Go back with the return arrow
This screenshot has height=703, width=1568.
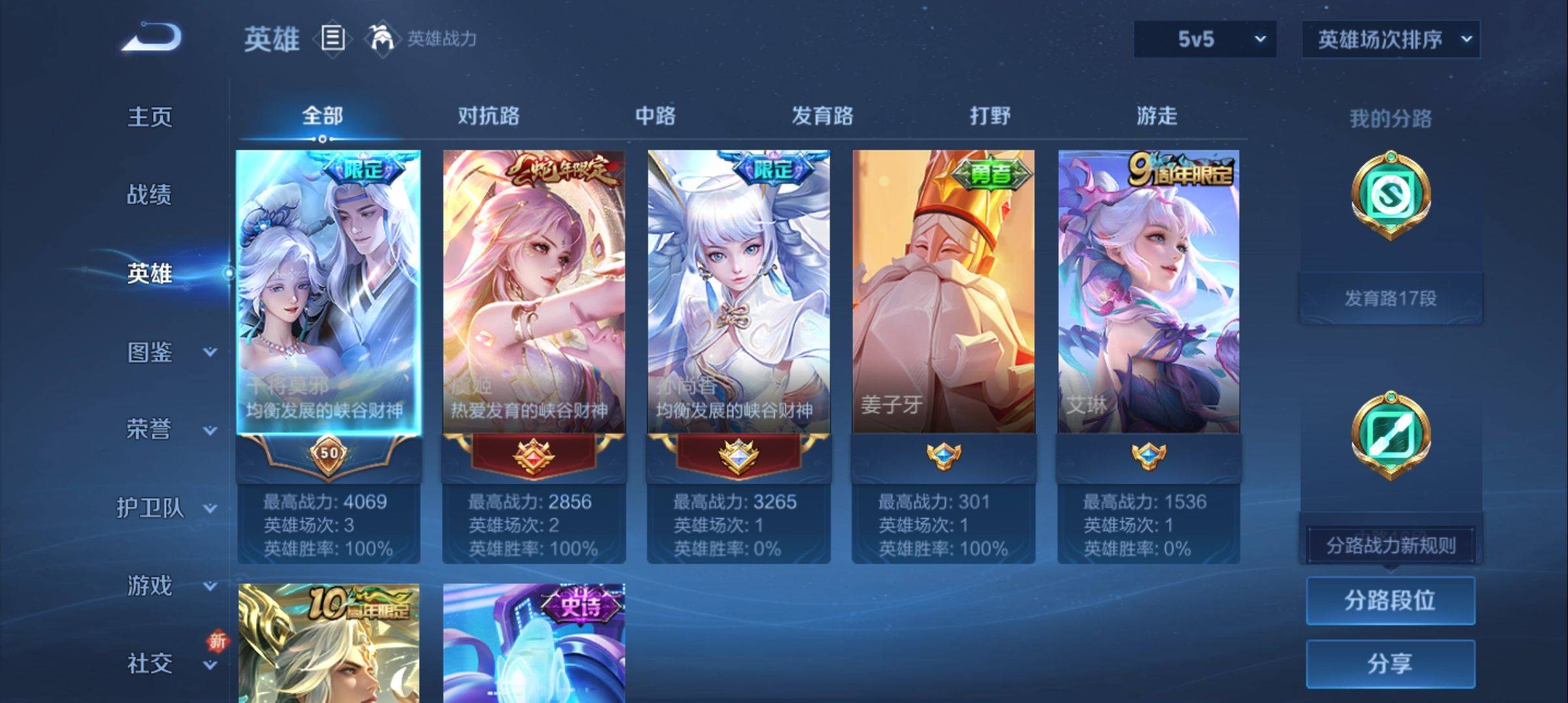coord(152,37)
